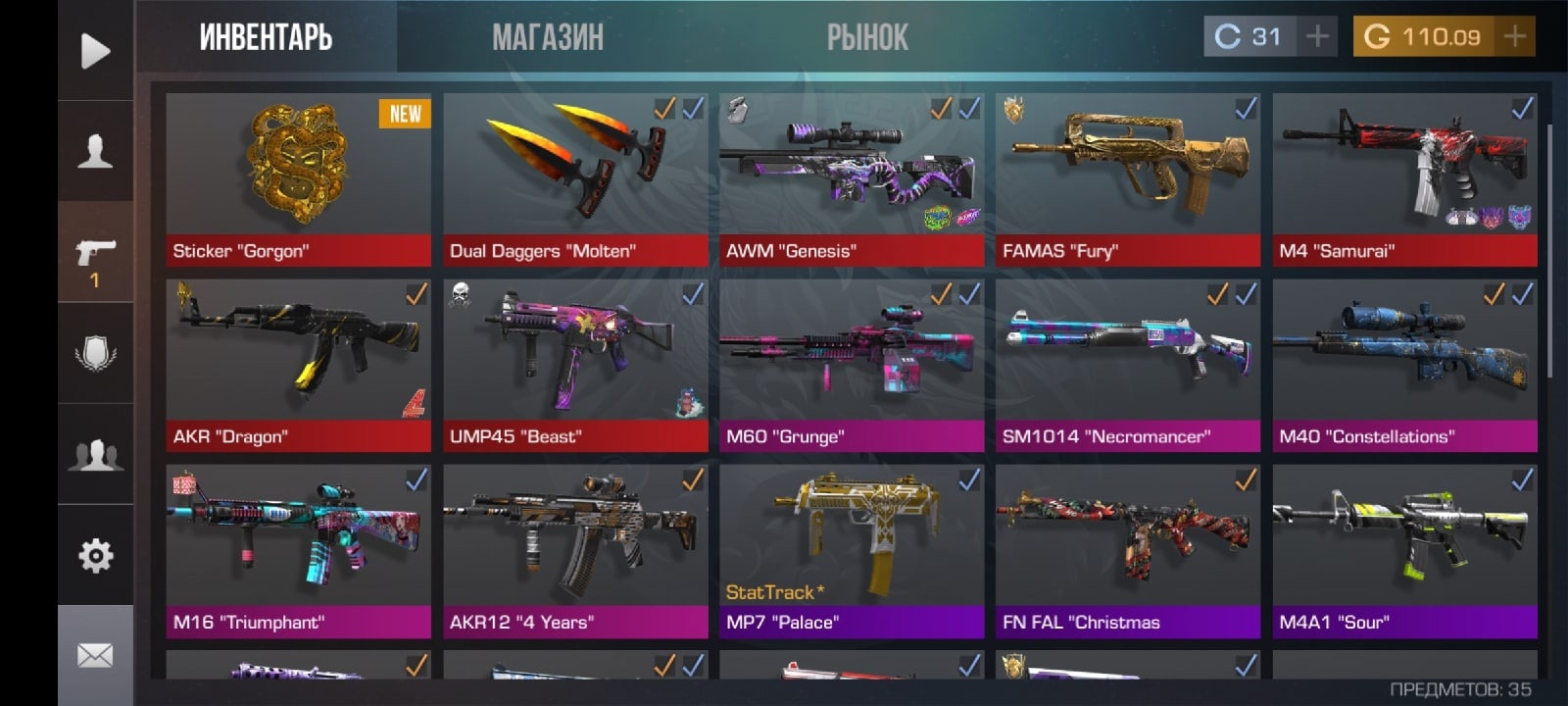Select the UMP45 "Beast" skin
This screenshot has height=706, width=1568.
pyautogui.click(x=575, y=365)
